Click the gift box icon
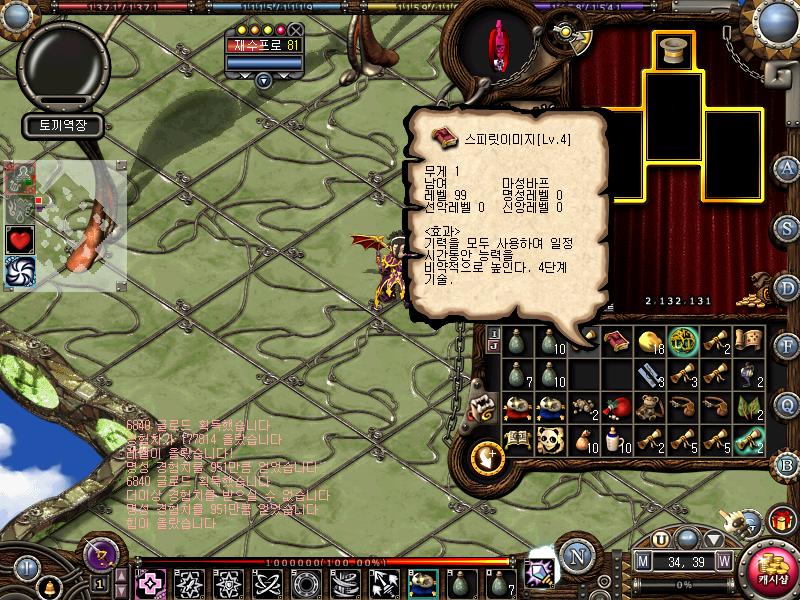Screen dimensions: 800x600 (779, 521)
